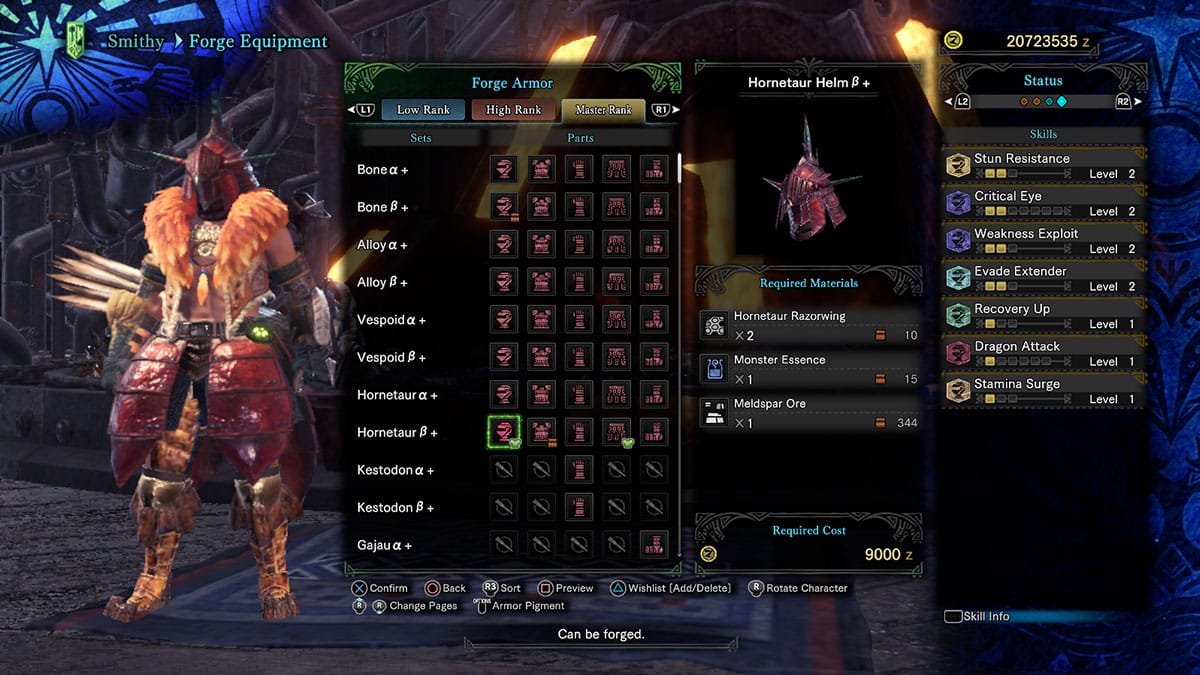The image size is (1200, 675).
Task: Select the highlighted Hornetaur β + helm slot
Action: 504,432
